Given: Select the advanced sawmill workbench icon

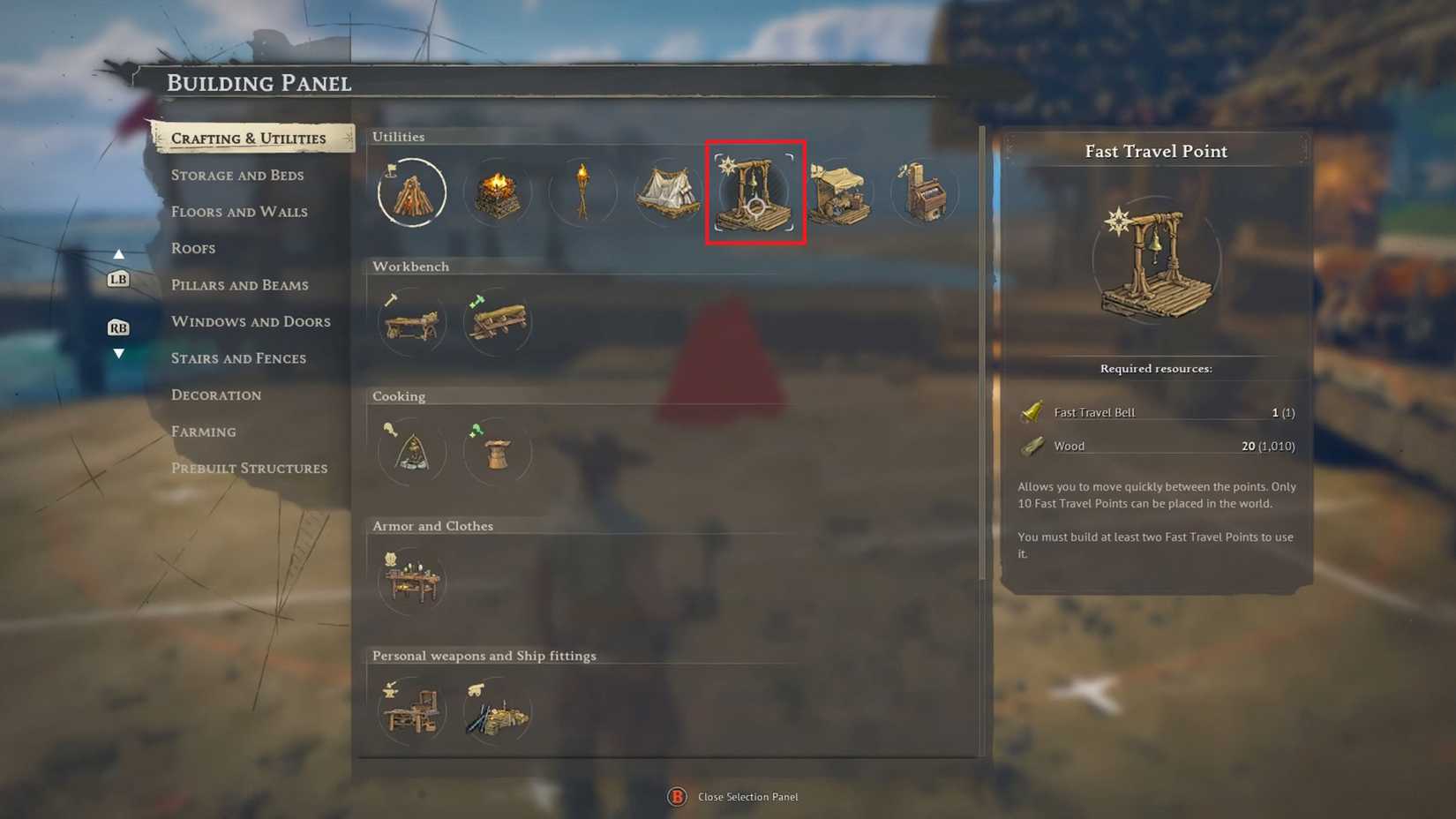Looking at the screenshot, I should tap(497, 322).
